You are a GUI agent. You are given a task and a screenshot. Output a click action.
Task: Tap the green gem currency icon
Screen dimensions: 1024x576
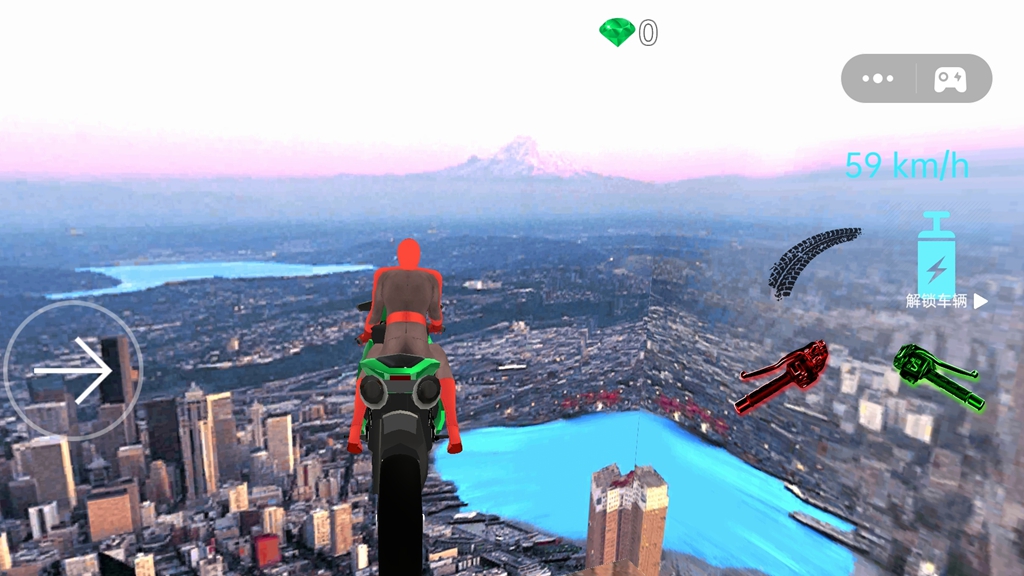click(617, 33)
